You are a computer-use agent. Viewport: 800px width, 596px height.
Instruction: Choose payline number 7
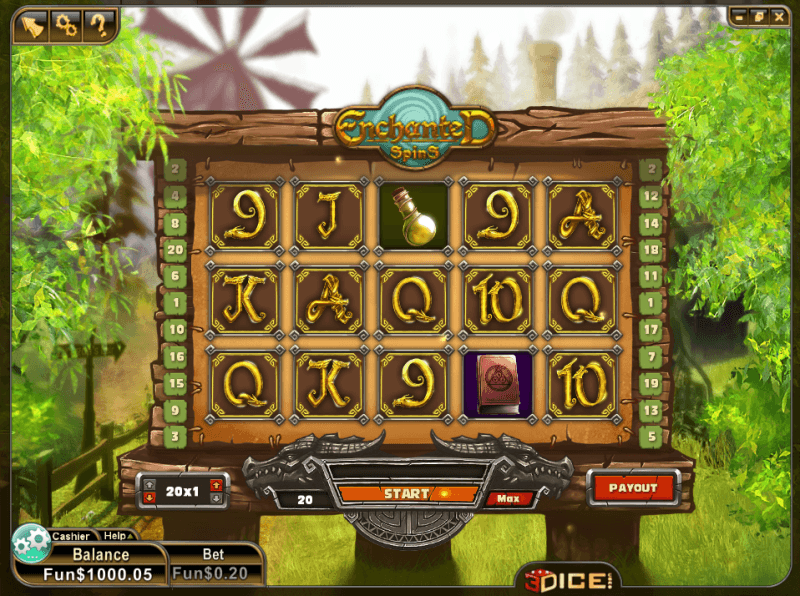coord(651,356)
